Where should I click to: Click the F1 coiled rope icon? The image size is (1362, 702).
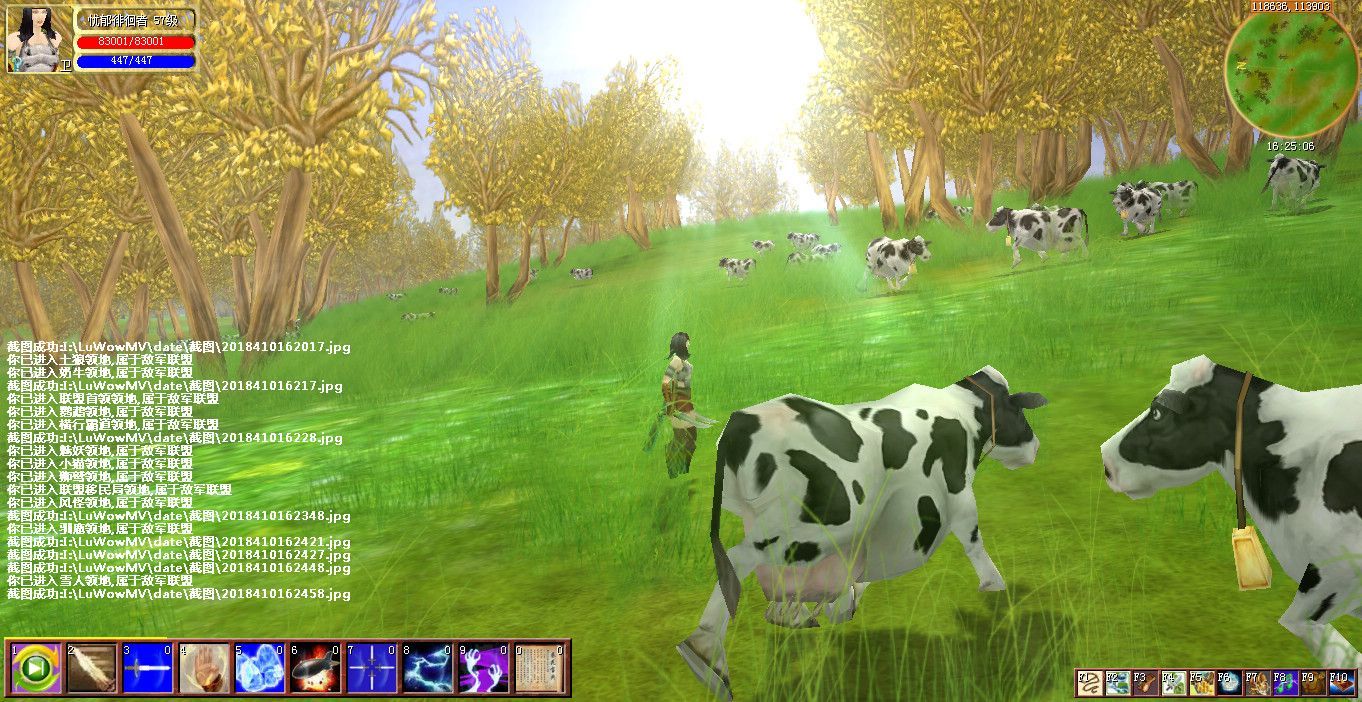[1088, 683]
